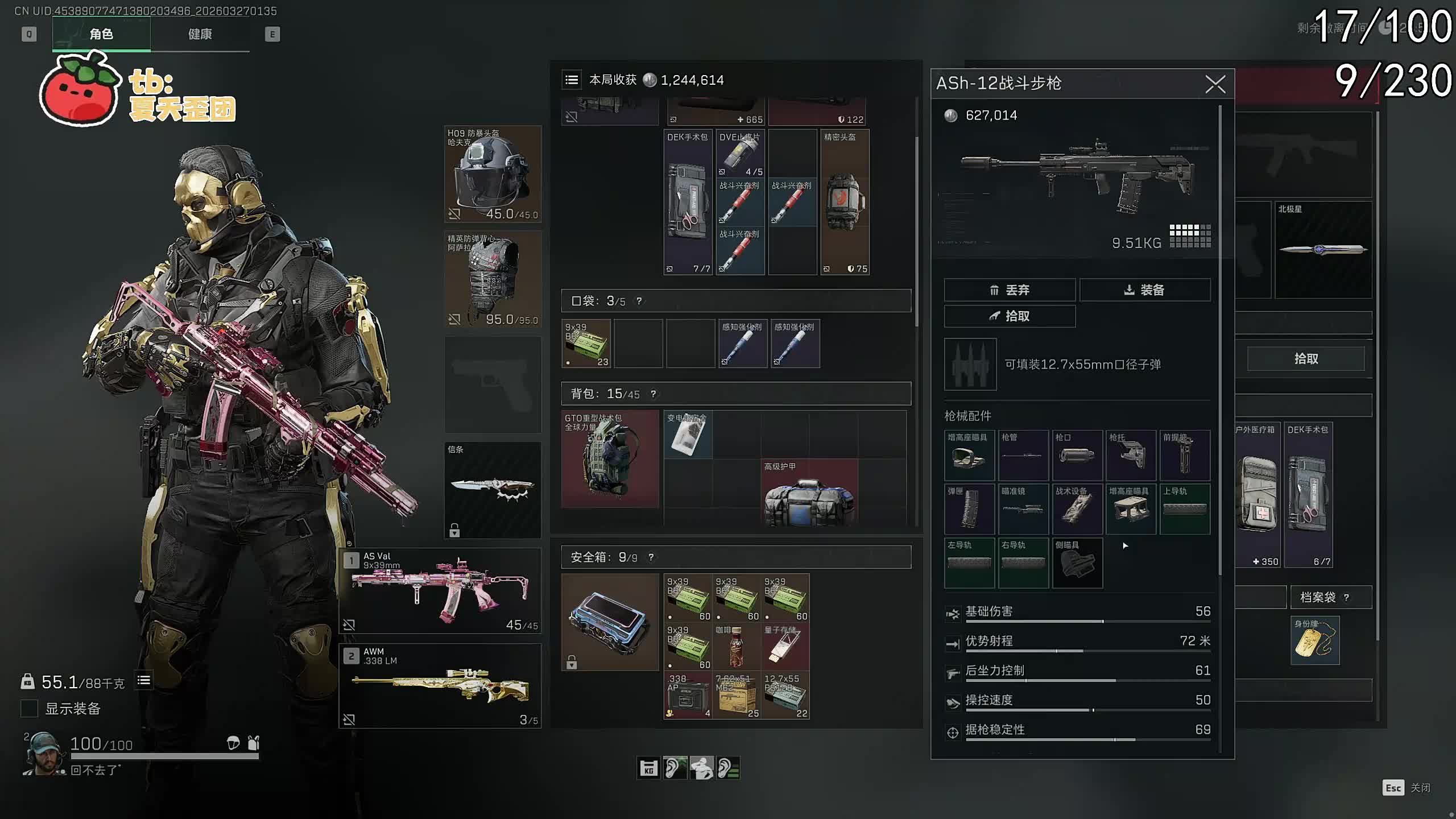Select the AWM sniper rifle slot
This screenshot has width=1456, height=819.
tap(440, 686)
